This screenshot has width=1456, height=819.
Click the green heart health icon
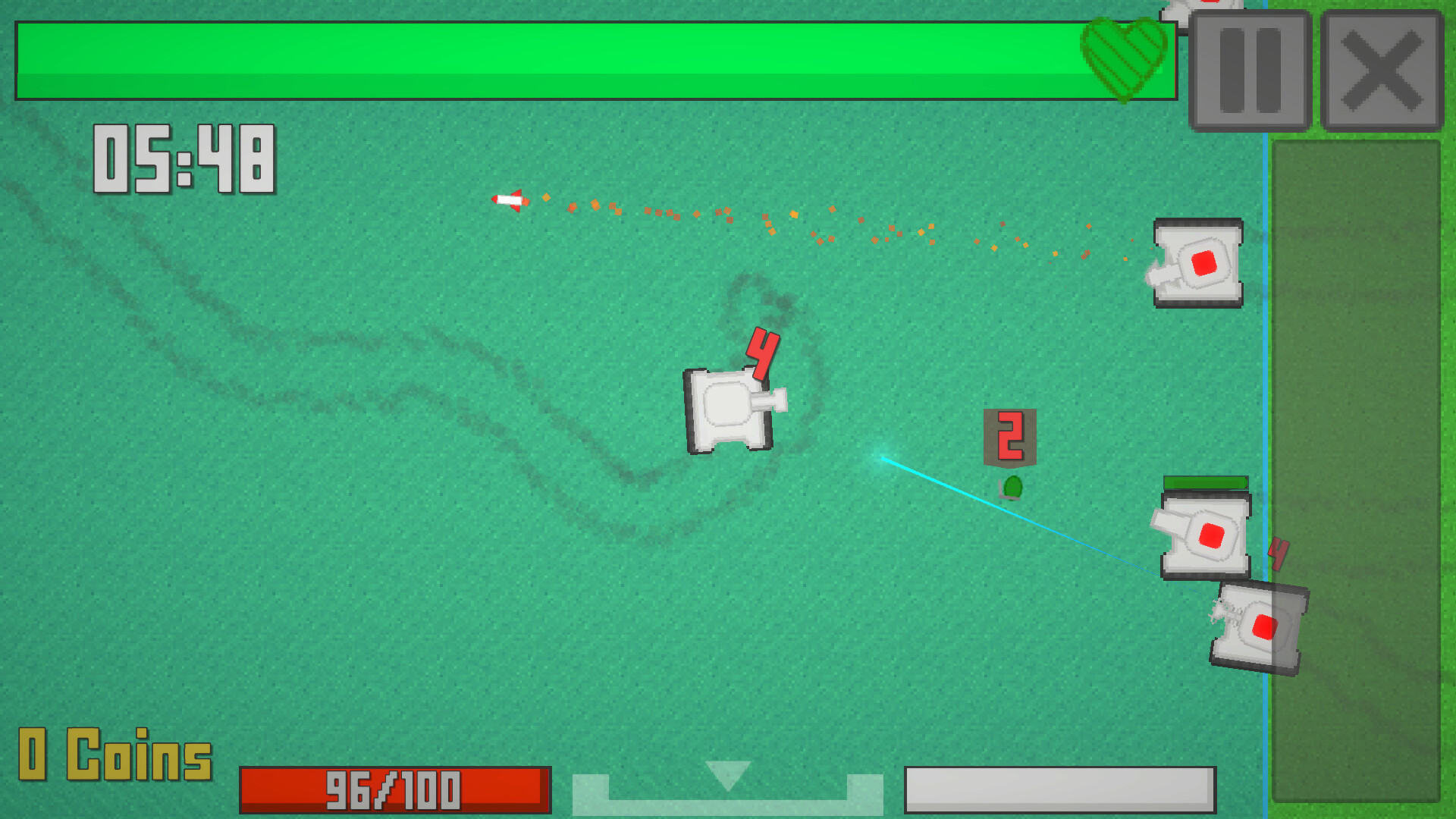[x=1125, y=59]
